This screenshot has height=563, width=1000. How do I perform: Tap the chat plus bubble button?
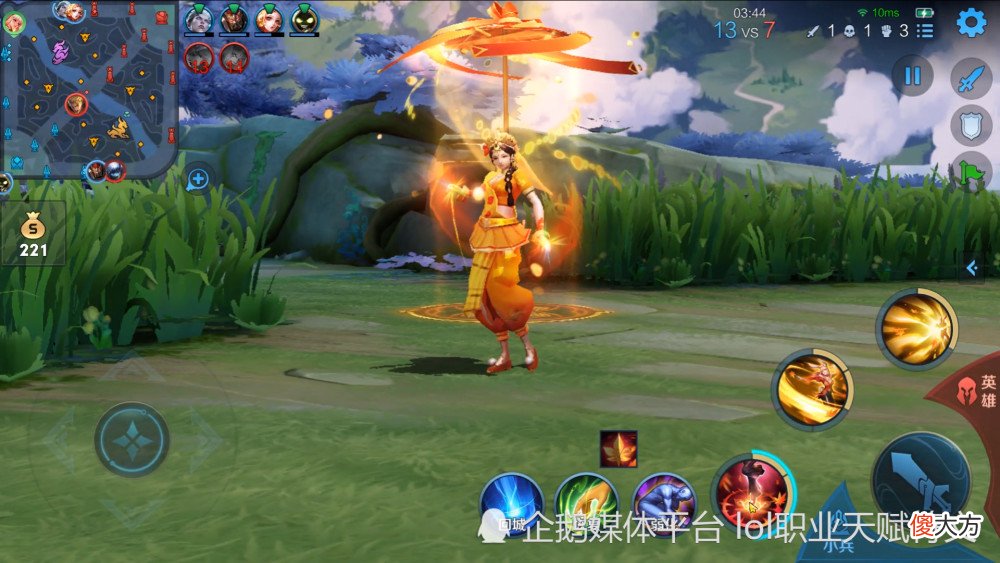(198, 180)
